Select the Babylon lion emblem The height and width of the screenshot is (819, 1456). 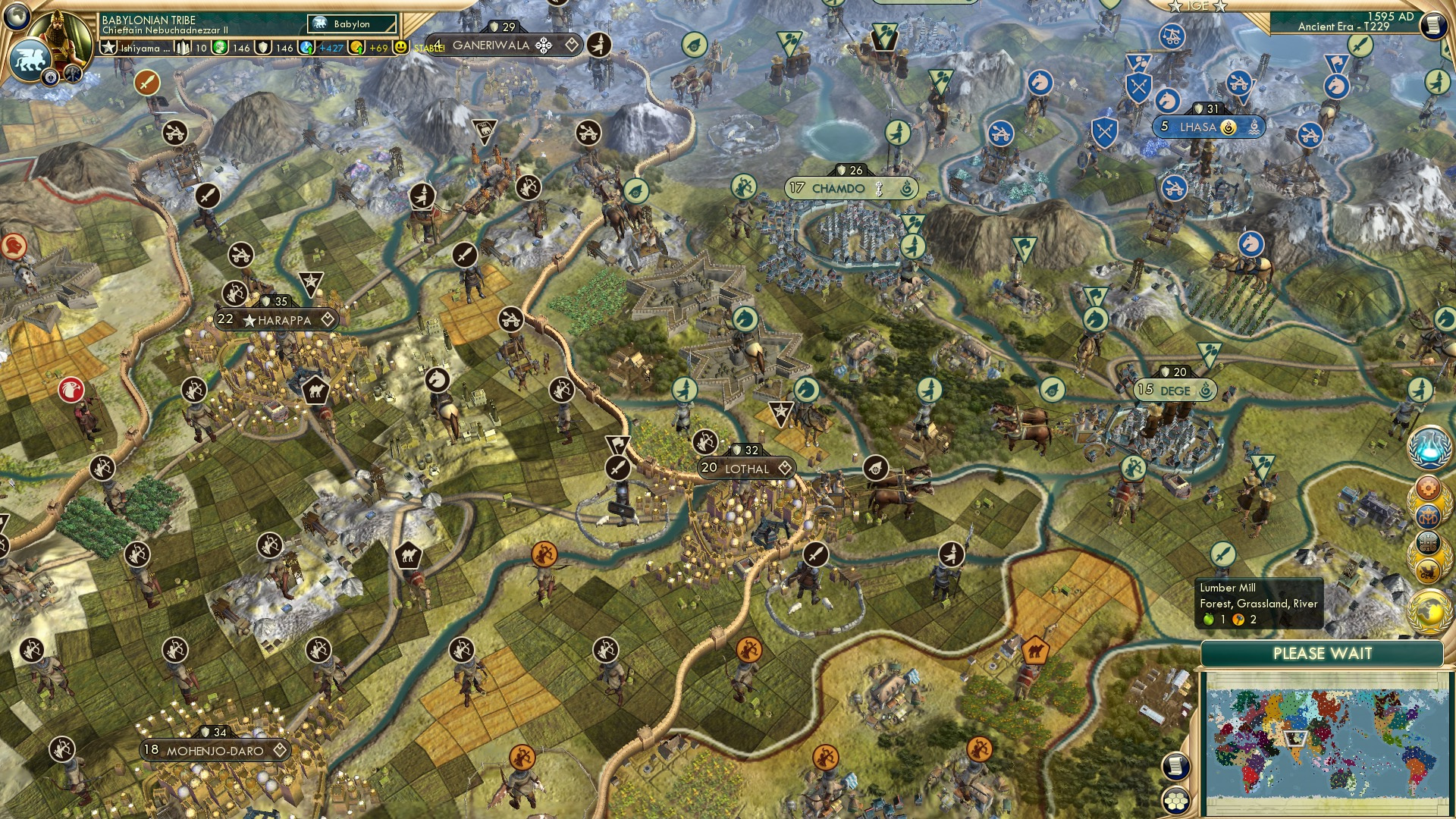click(30, 59)
